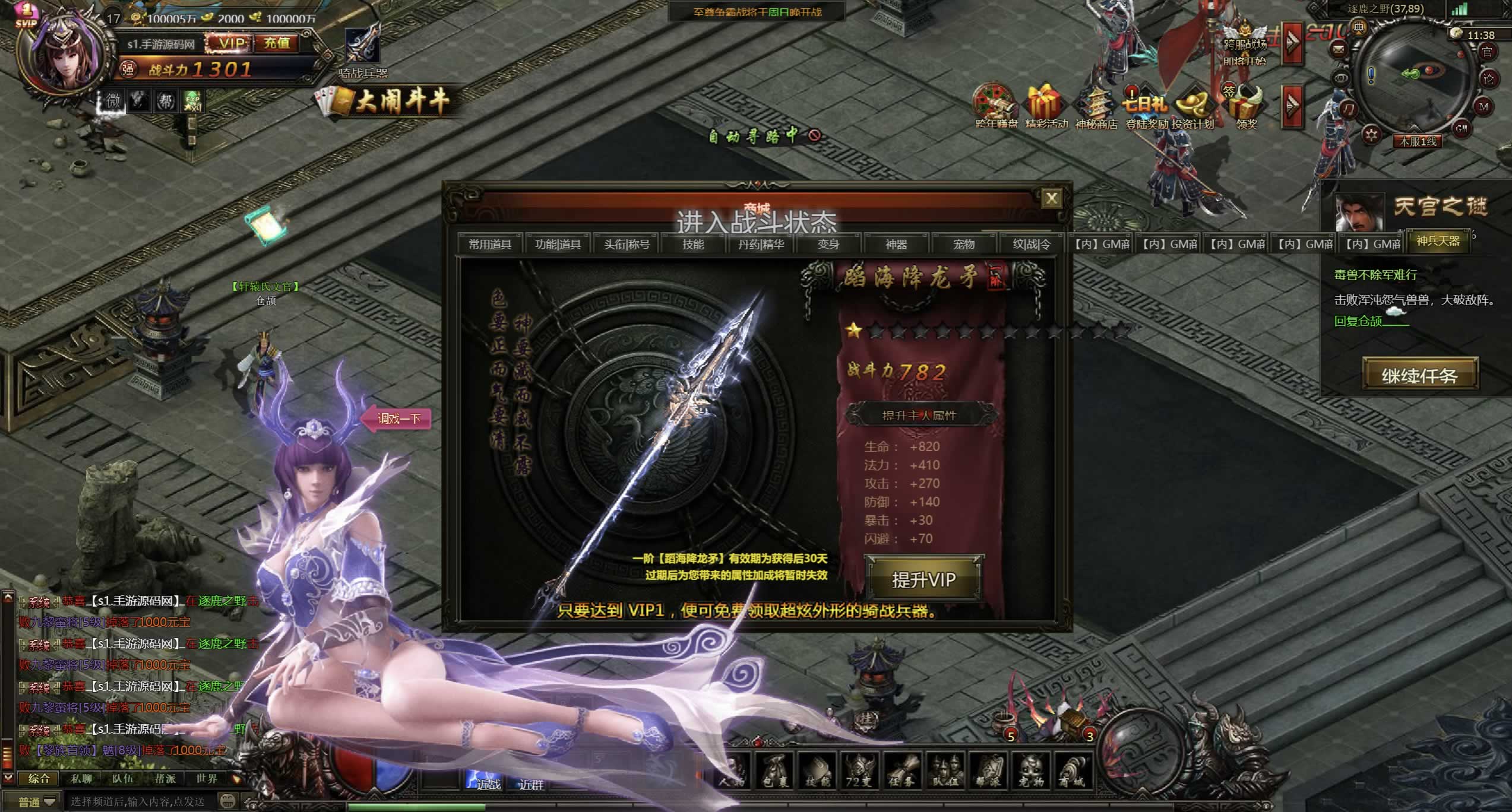Select the 宠物 shop tab
The image size is (1512, 812).
pyautogui.click(x=963, y=245)
